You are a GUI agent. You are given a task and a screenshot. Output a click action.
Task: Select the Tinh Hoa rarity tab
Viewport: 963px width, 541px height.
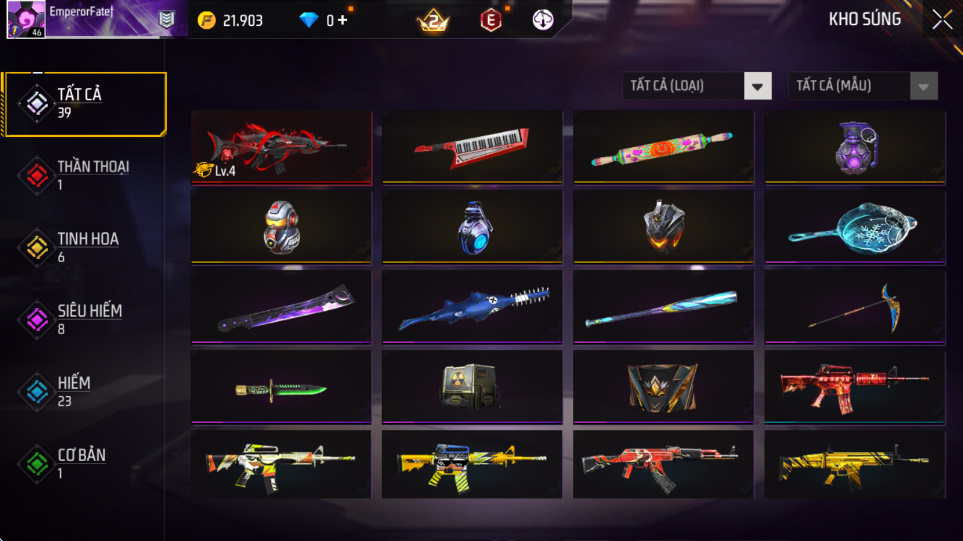[x=84, y=247]
